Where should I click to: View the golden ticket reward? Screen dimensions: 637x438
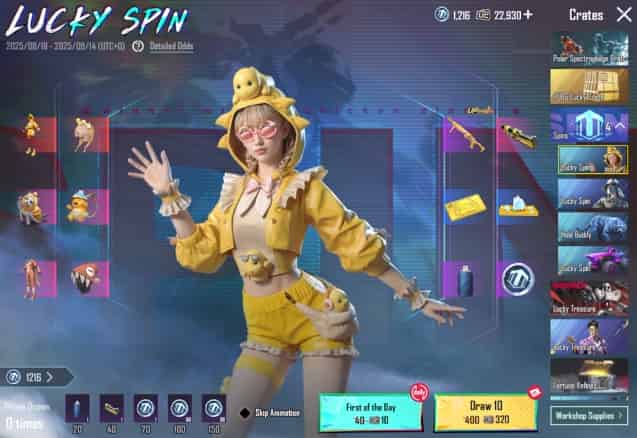[x=464, y=206]
